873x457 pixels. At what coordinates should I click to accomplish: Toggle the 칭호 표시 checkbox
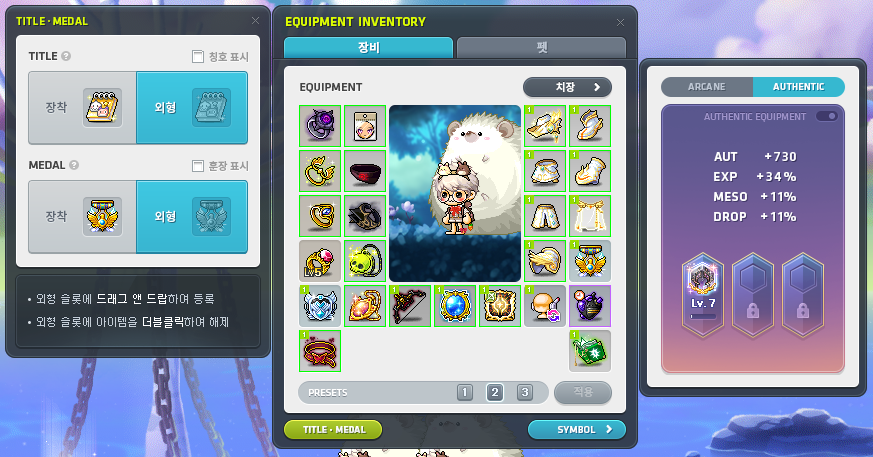[198, 57]
